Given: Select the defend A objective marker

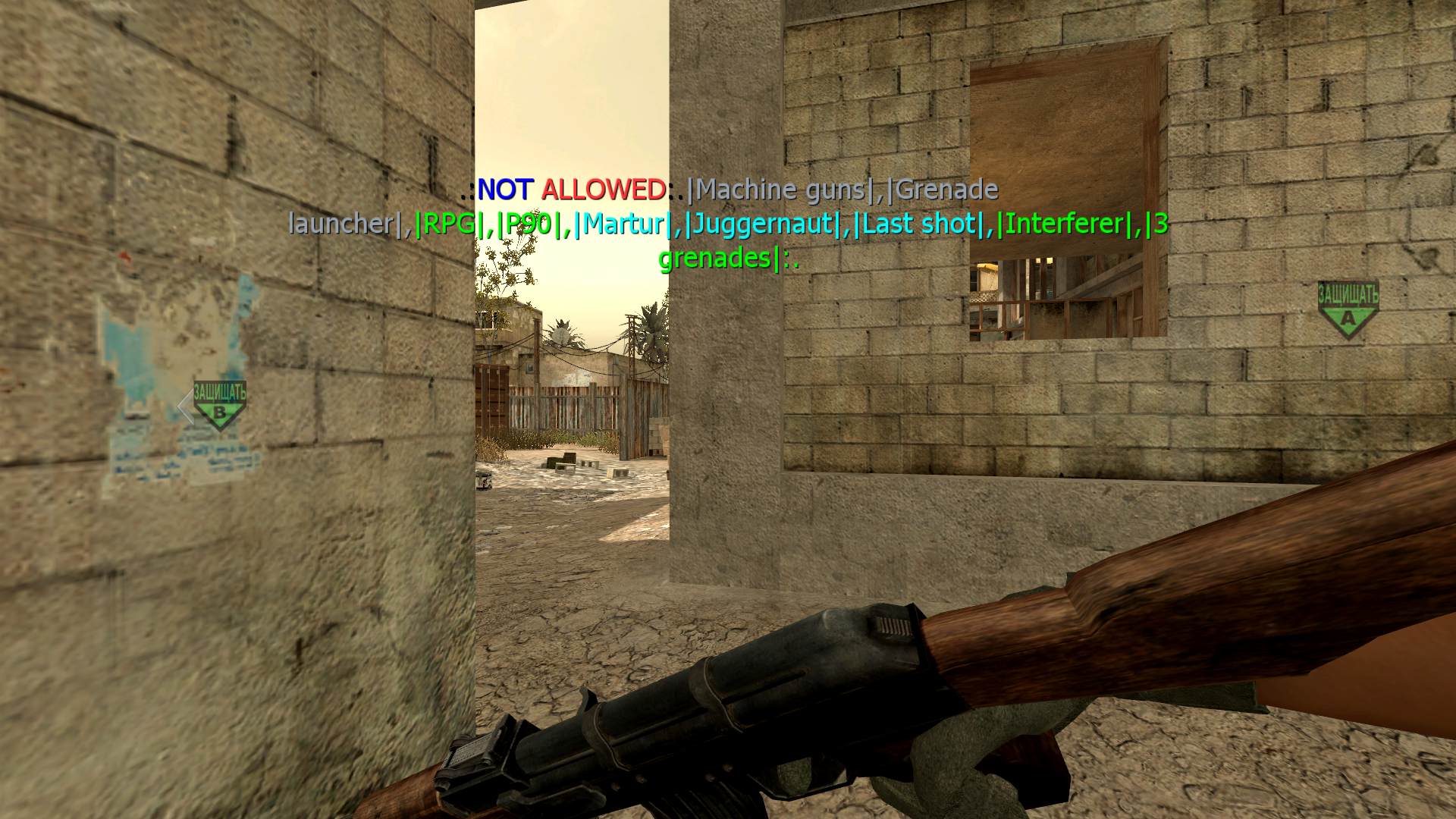Looking at the screenshot, I should tap(1348, 309).
